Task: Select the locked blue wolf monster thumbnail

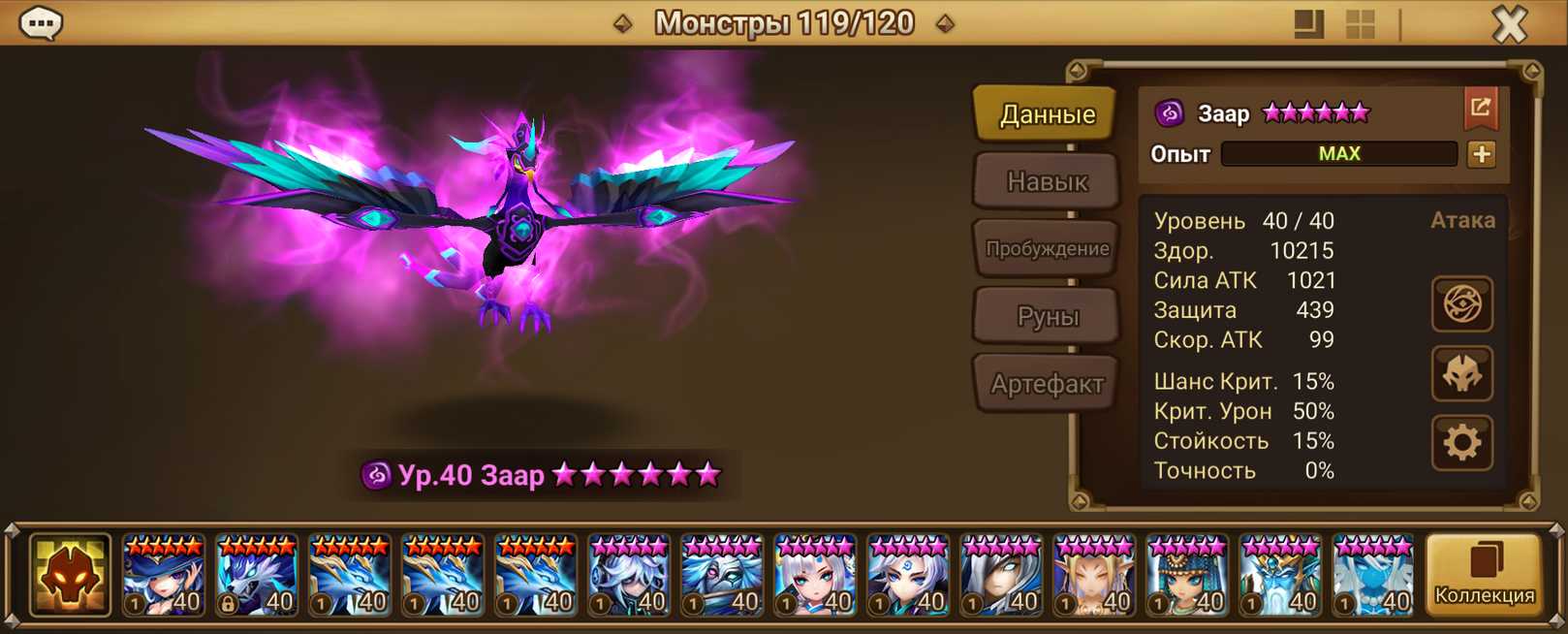Action: pyautogui.click(x=257, y=576)
